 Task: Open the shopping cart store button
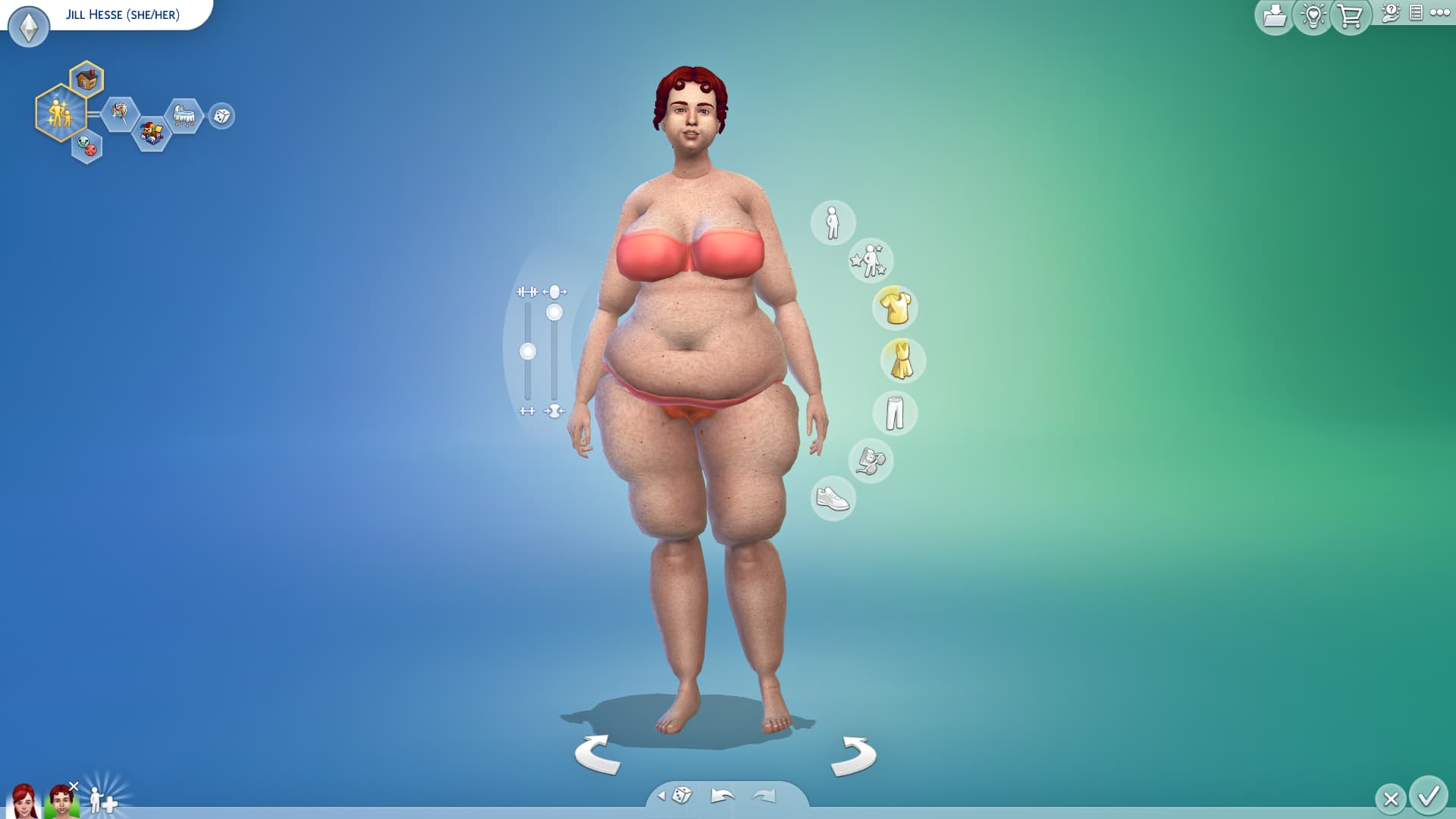point(1350,16)
